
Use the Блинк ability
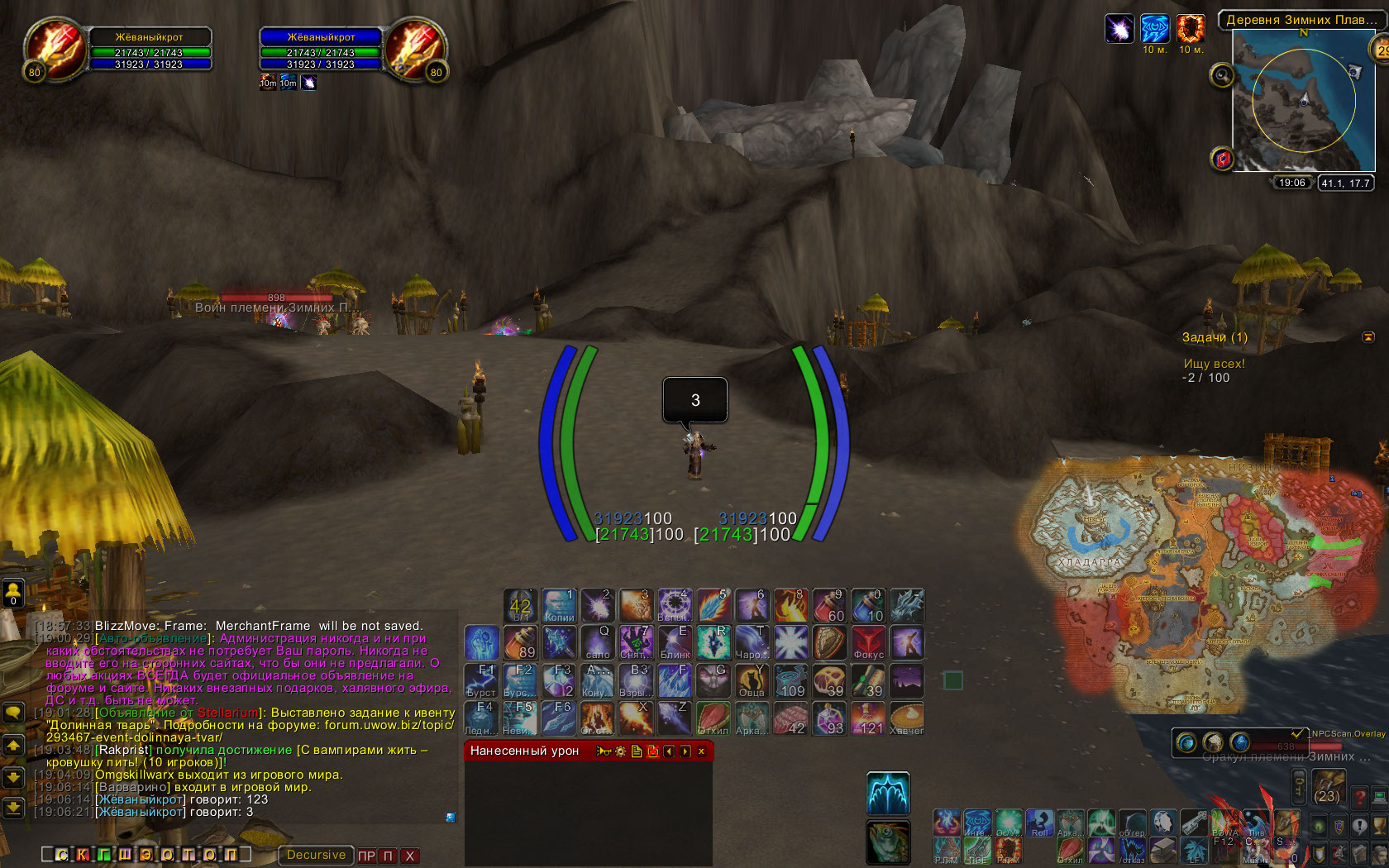[x=675, y=642]
